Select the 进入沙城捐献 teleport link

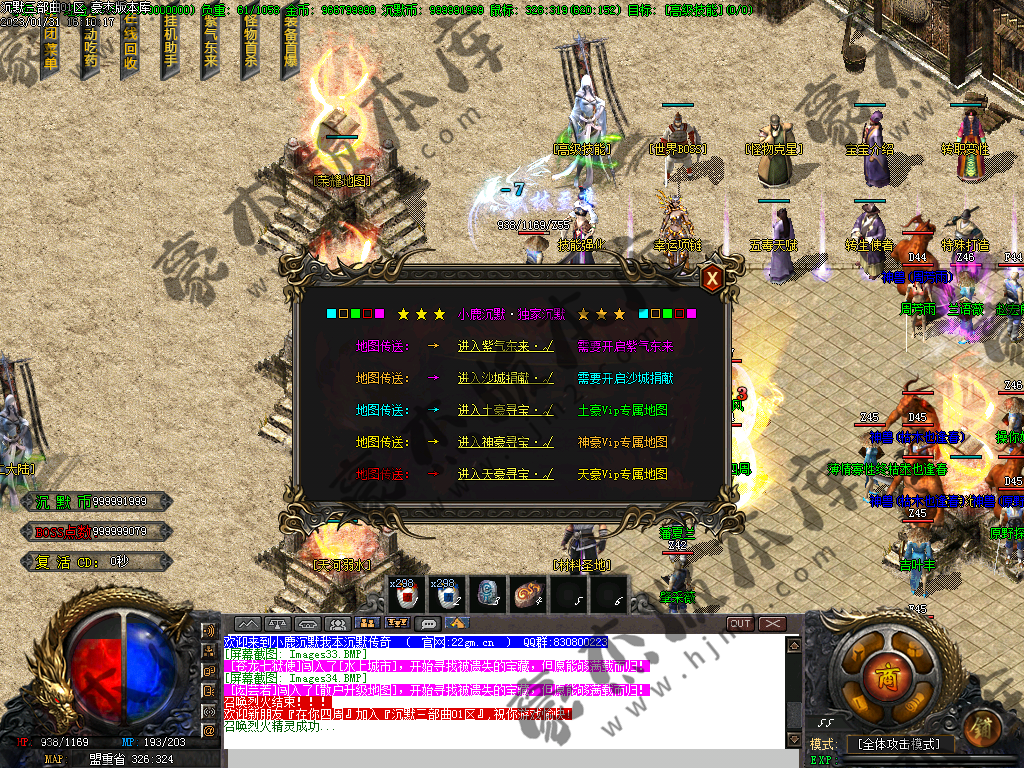tap(505, 378)
